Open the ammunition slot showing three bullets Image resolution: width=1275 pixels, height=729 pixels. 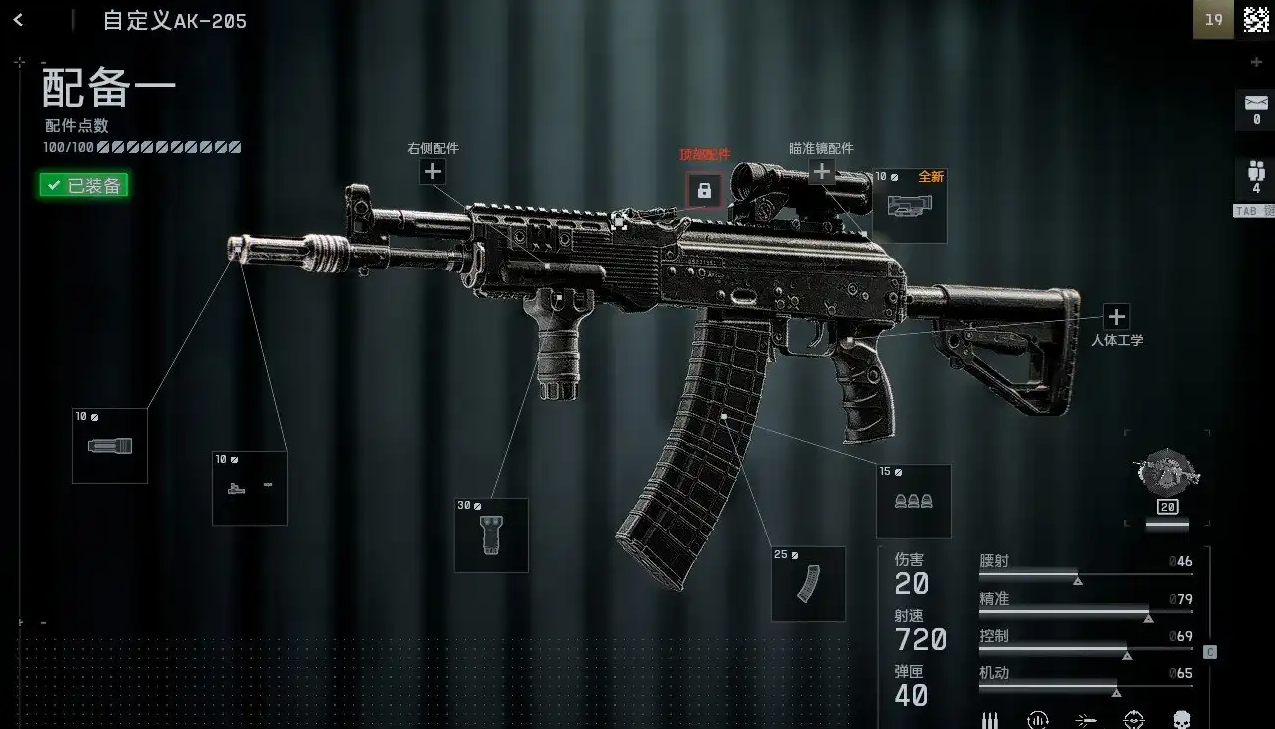pyautogui.click(x=913, y=501)
